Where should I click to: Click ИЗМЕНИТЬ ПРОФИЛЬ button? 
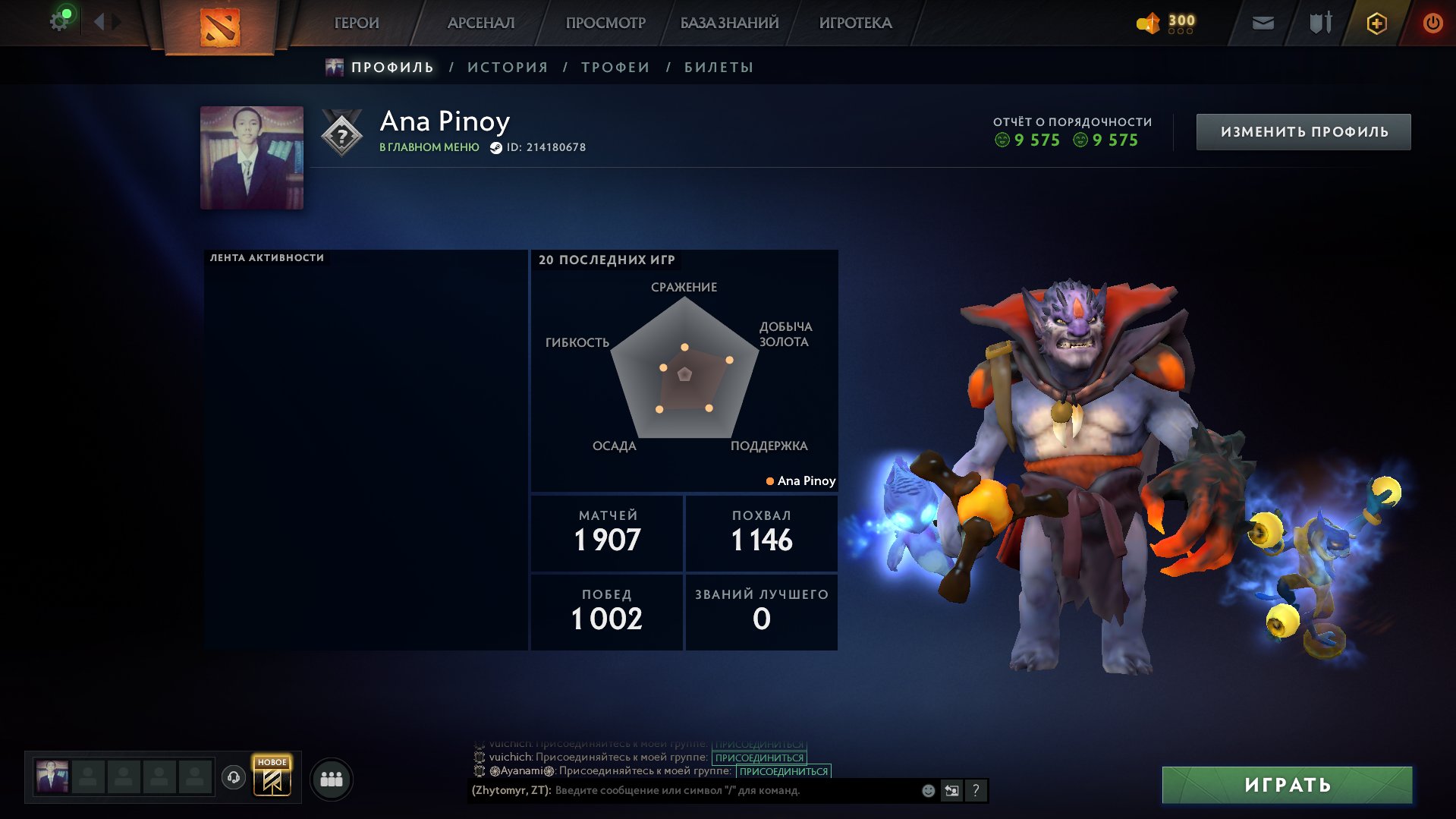coord(1302,131)
